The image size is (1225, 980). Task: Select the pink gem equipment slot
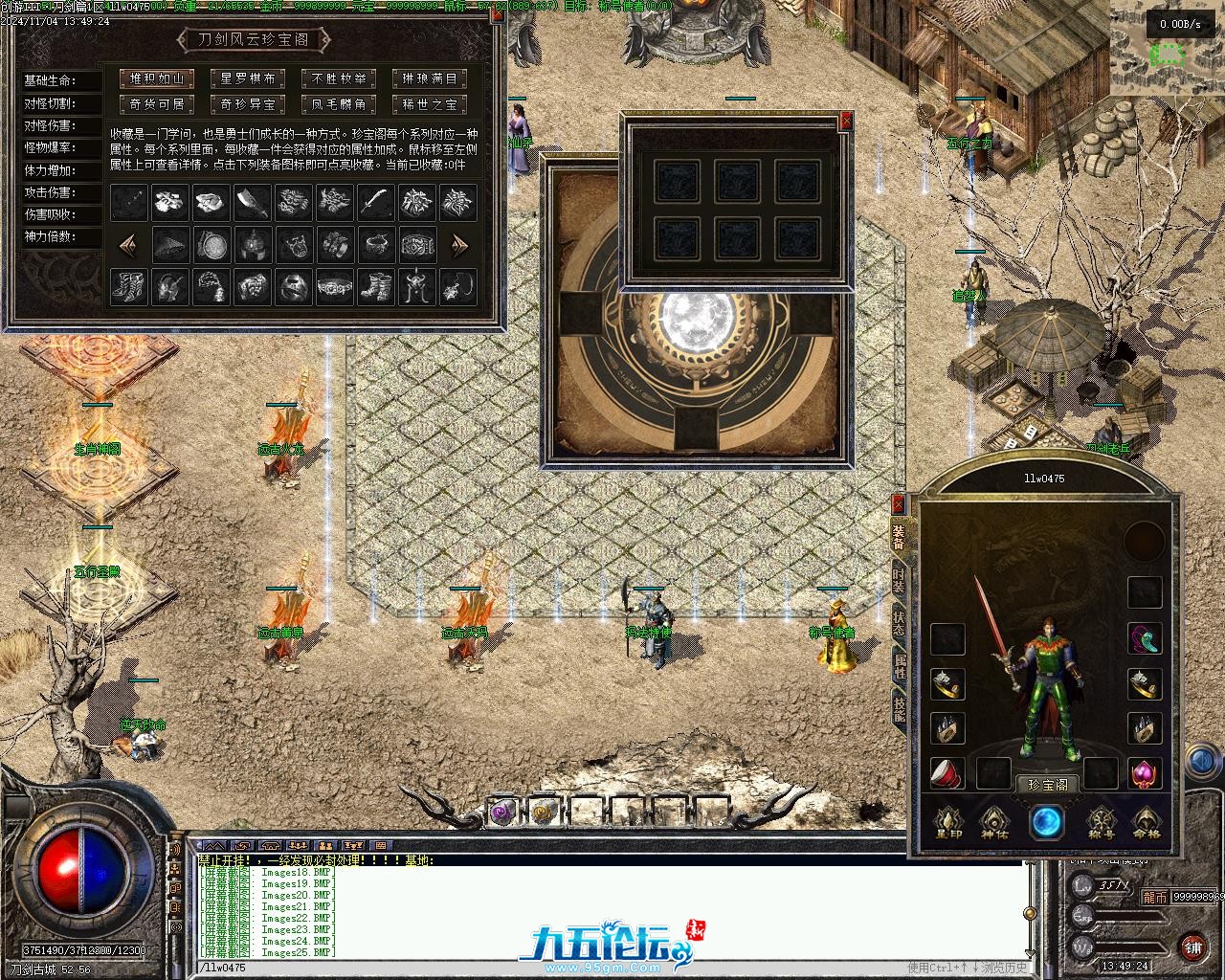click(x=1145, y=773)
